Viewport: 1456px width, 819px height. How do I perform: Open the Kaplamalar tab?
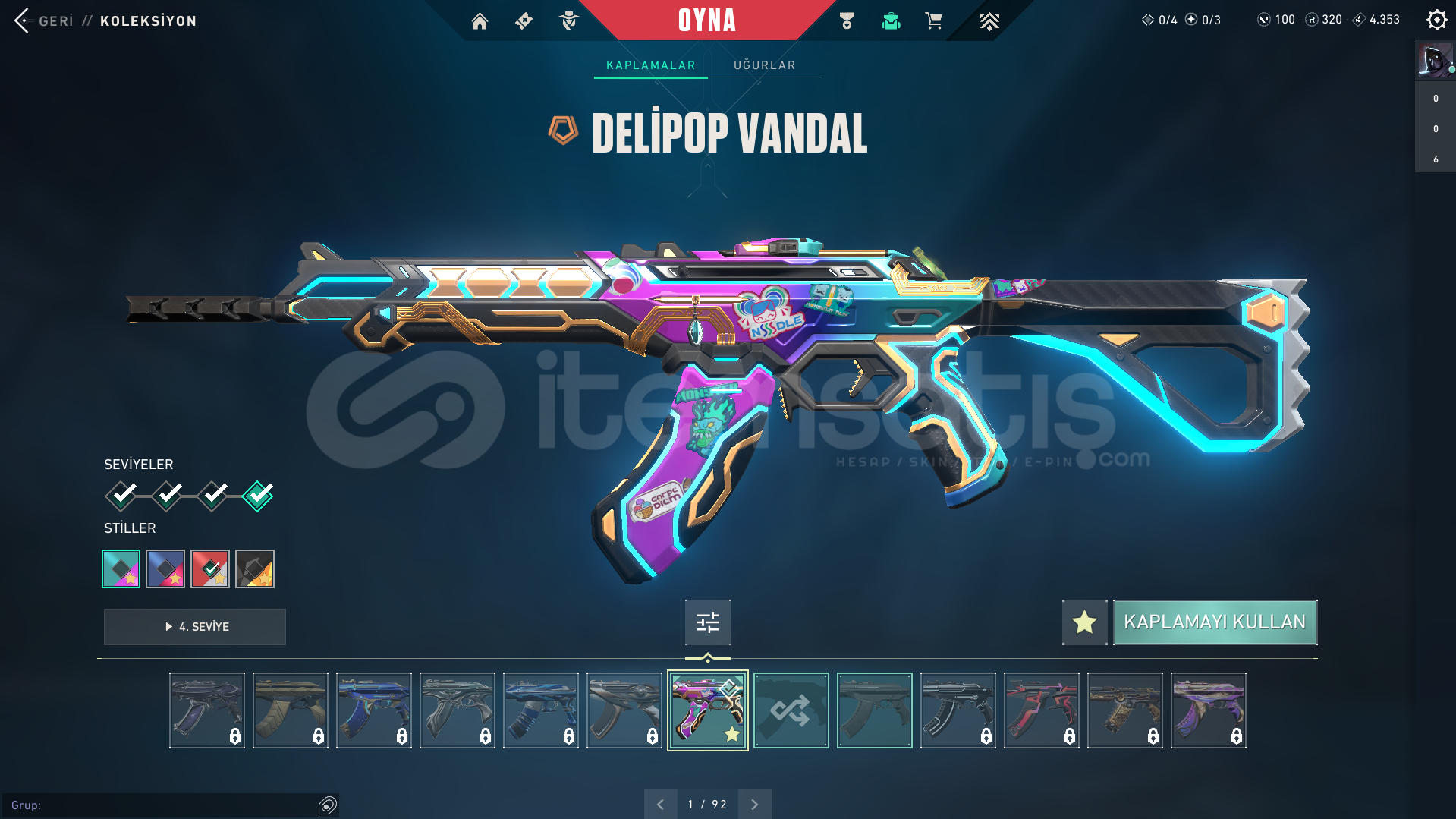coord(650,65)
